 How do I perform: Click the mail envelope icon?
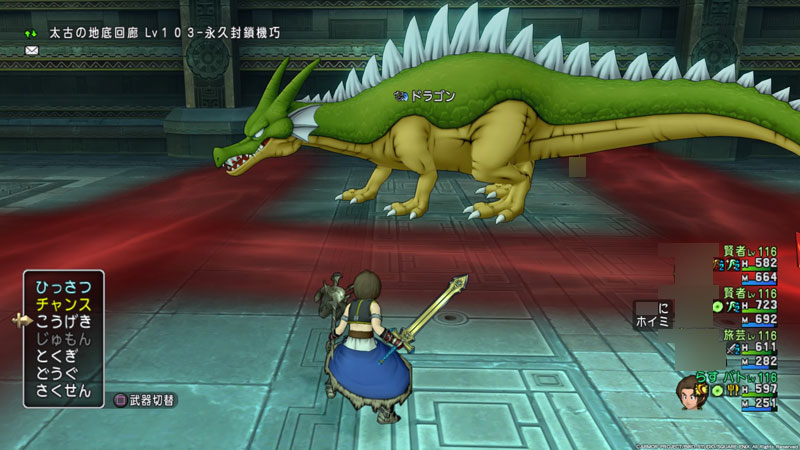(x=32, y=49)
